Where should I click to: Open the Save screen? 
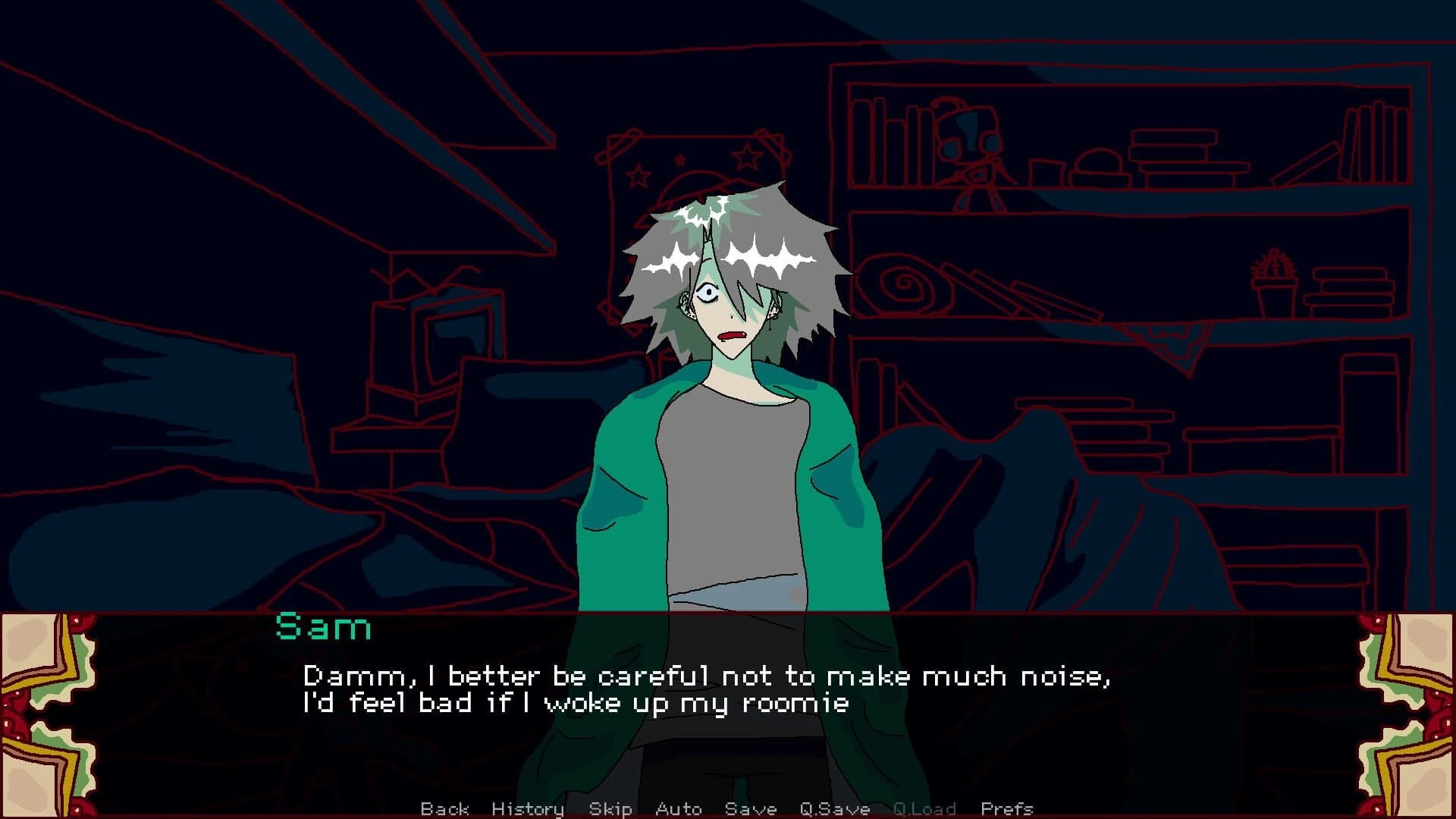(x=751, y=808)
